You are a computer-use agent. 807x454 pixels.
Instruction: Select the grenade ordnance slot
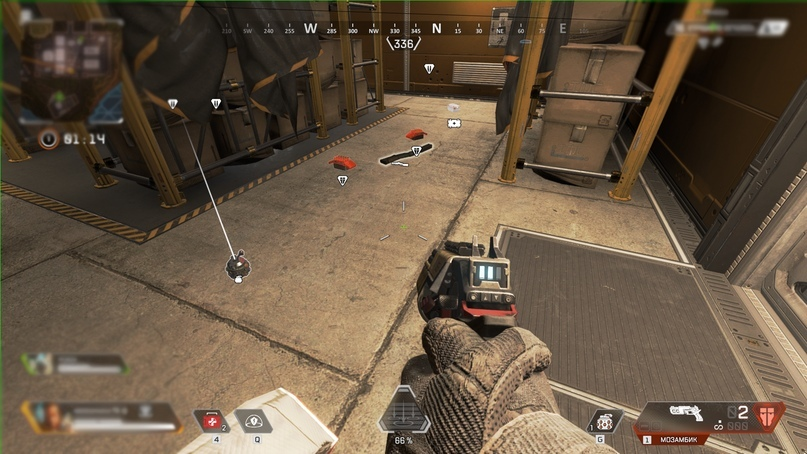tap(603, 421)
